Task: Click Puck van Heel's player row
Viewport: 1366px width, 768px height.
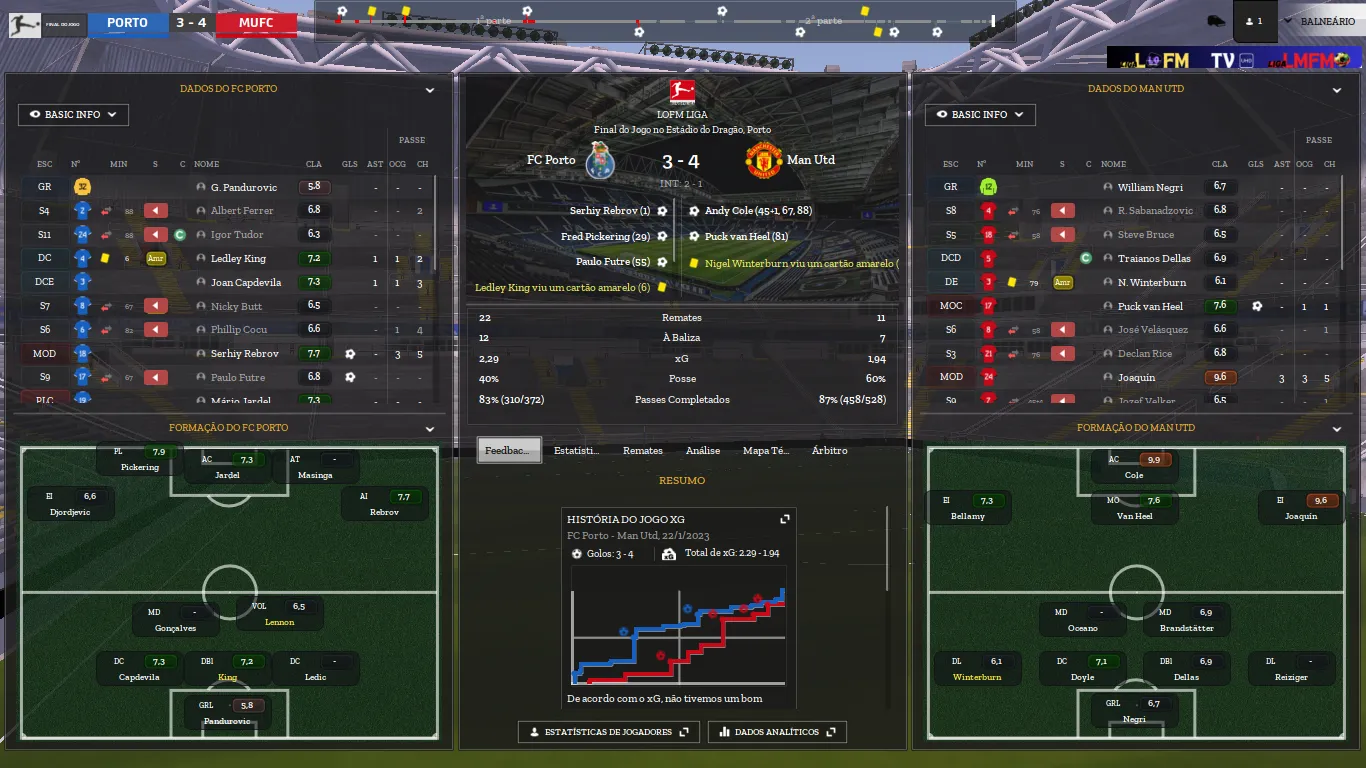Action: tap(1150, 306)
